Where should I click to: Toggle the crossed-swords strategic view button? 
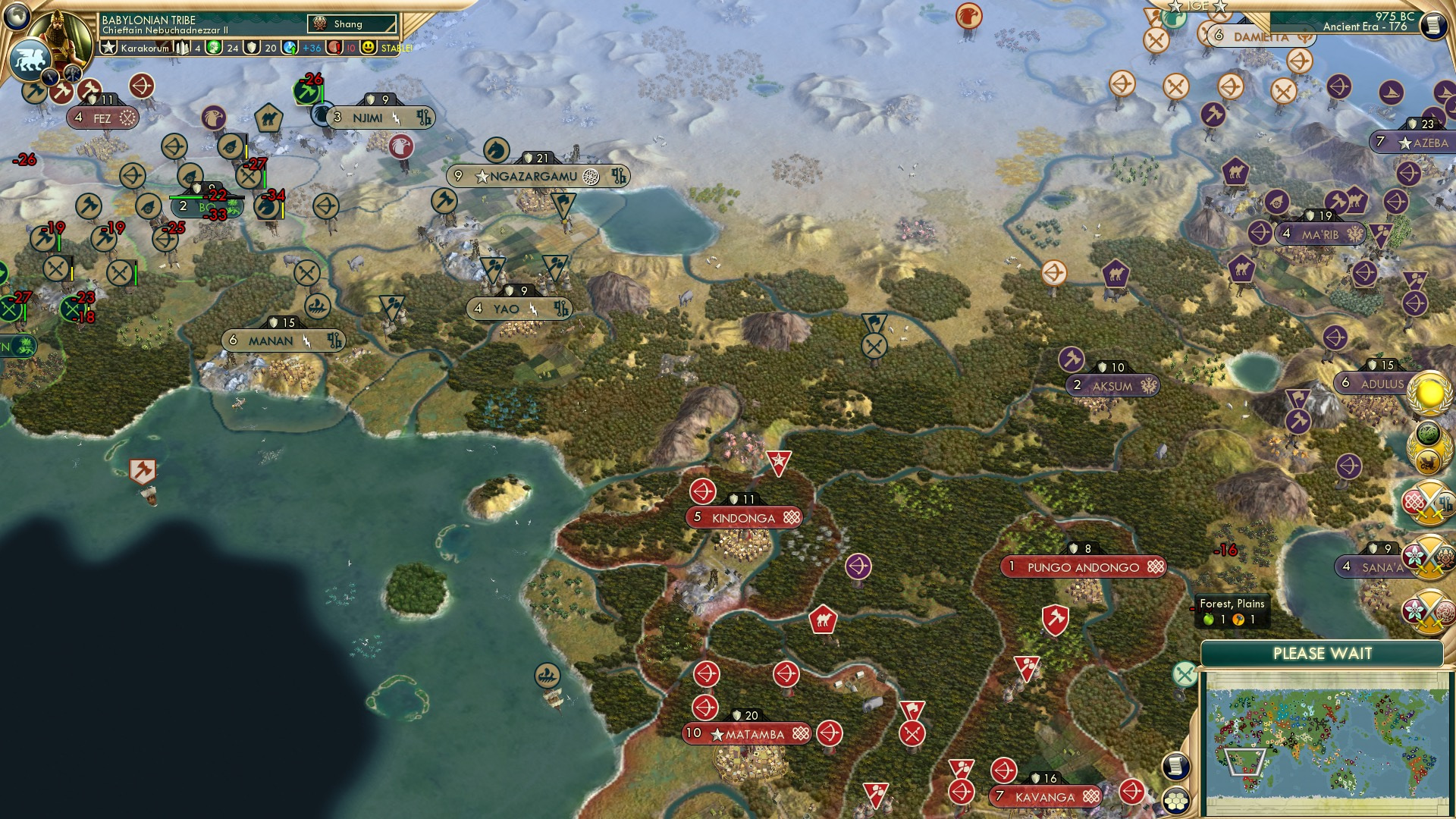(x=1185, y=674)
